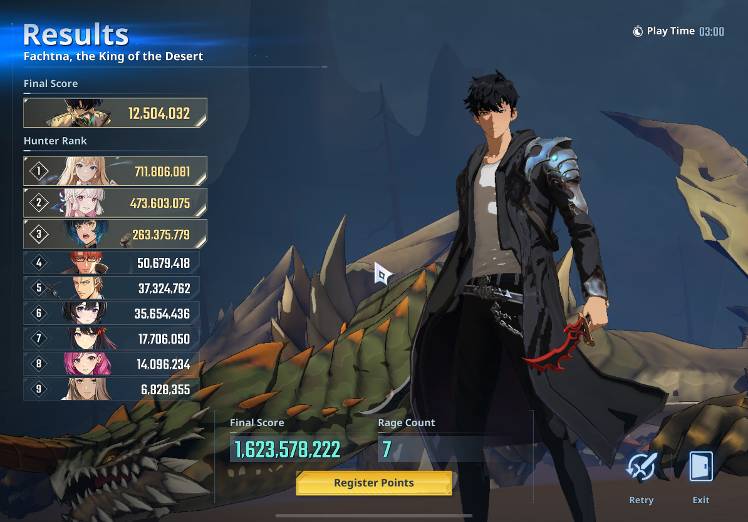748x522 pixels.
Task: Choose the rank 5 hunter entry
Action: tap(111, 288)
